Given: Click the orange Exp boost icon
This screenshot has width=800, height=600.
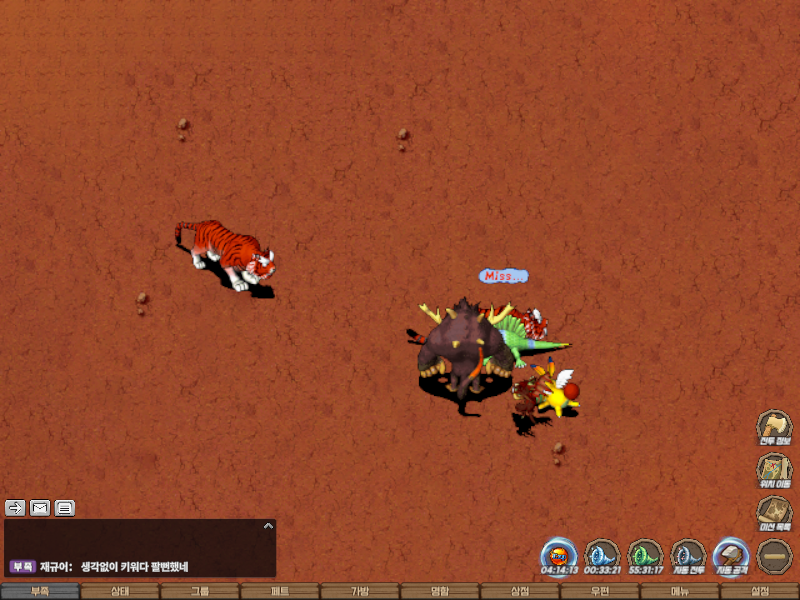Looking at the screenshot, I should [559, 555].
